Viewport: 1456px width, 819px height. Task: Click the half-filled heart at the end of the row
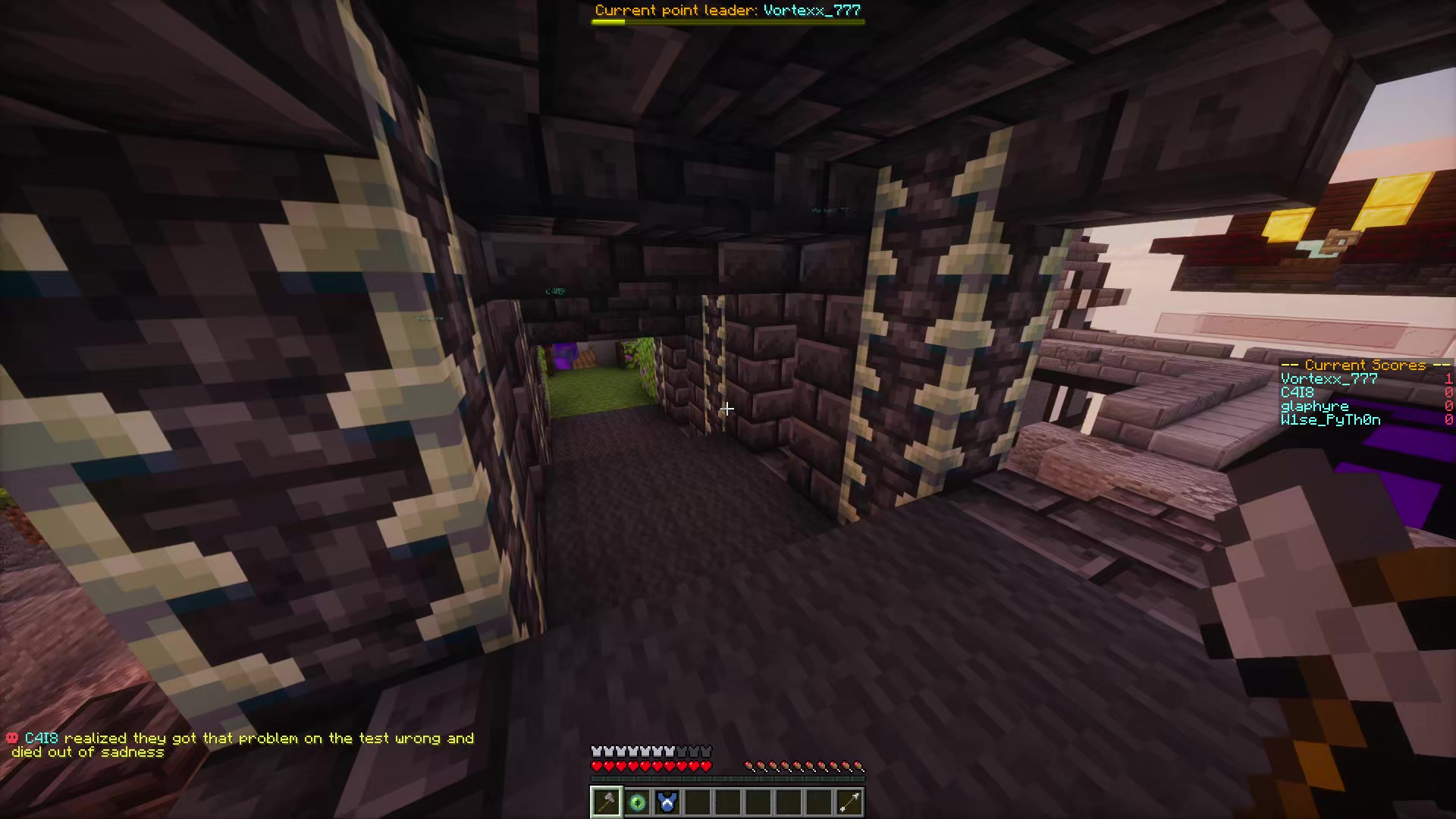pos(705,765)
